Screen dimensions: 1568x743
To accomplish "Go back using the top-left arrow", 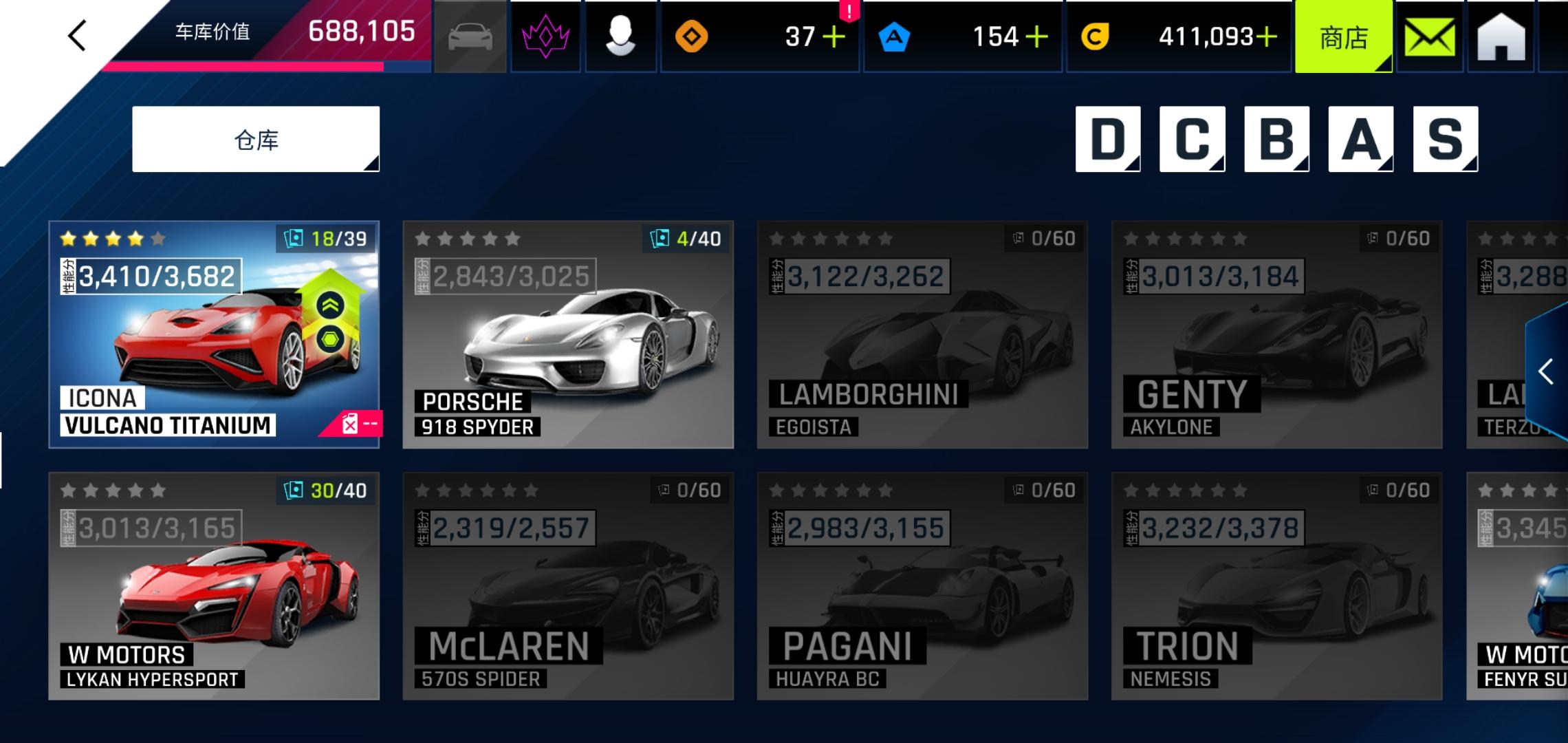I will [77, 35].
